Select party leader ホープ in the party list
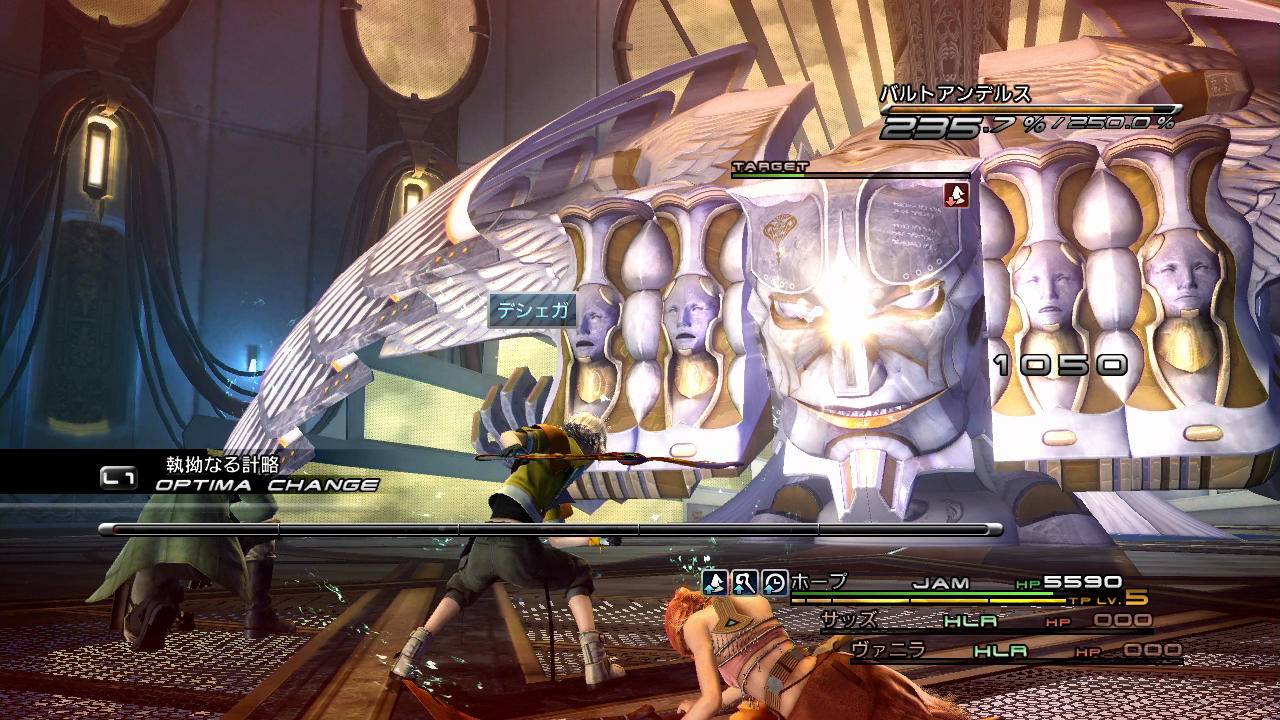Screen dimensions: 1280x720 (818, 582)
